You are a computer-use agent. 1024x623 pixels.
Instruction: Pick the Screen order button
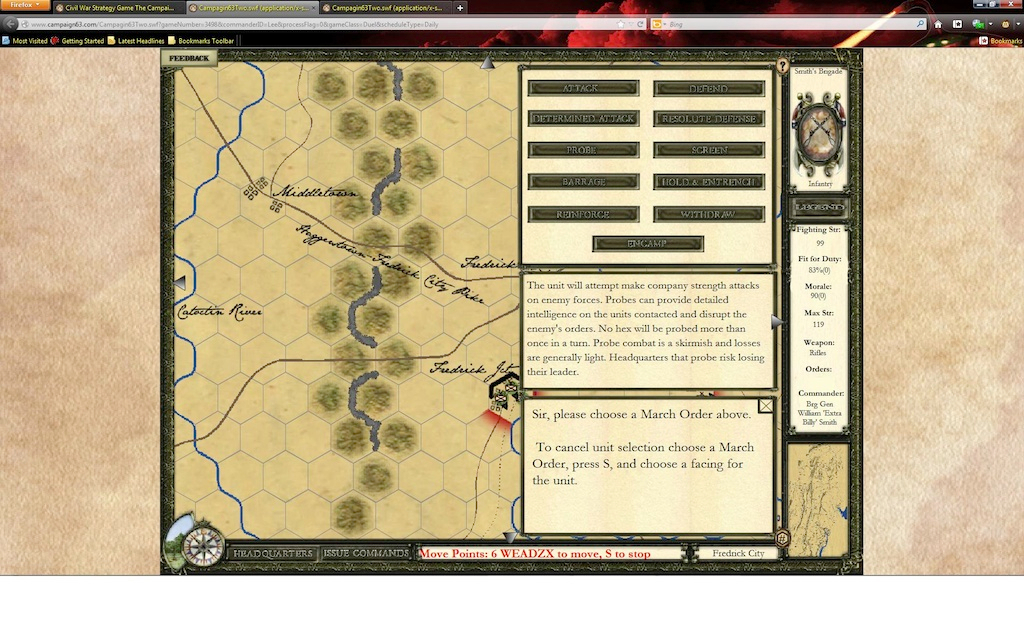click(709, 150)
